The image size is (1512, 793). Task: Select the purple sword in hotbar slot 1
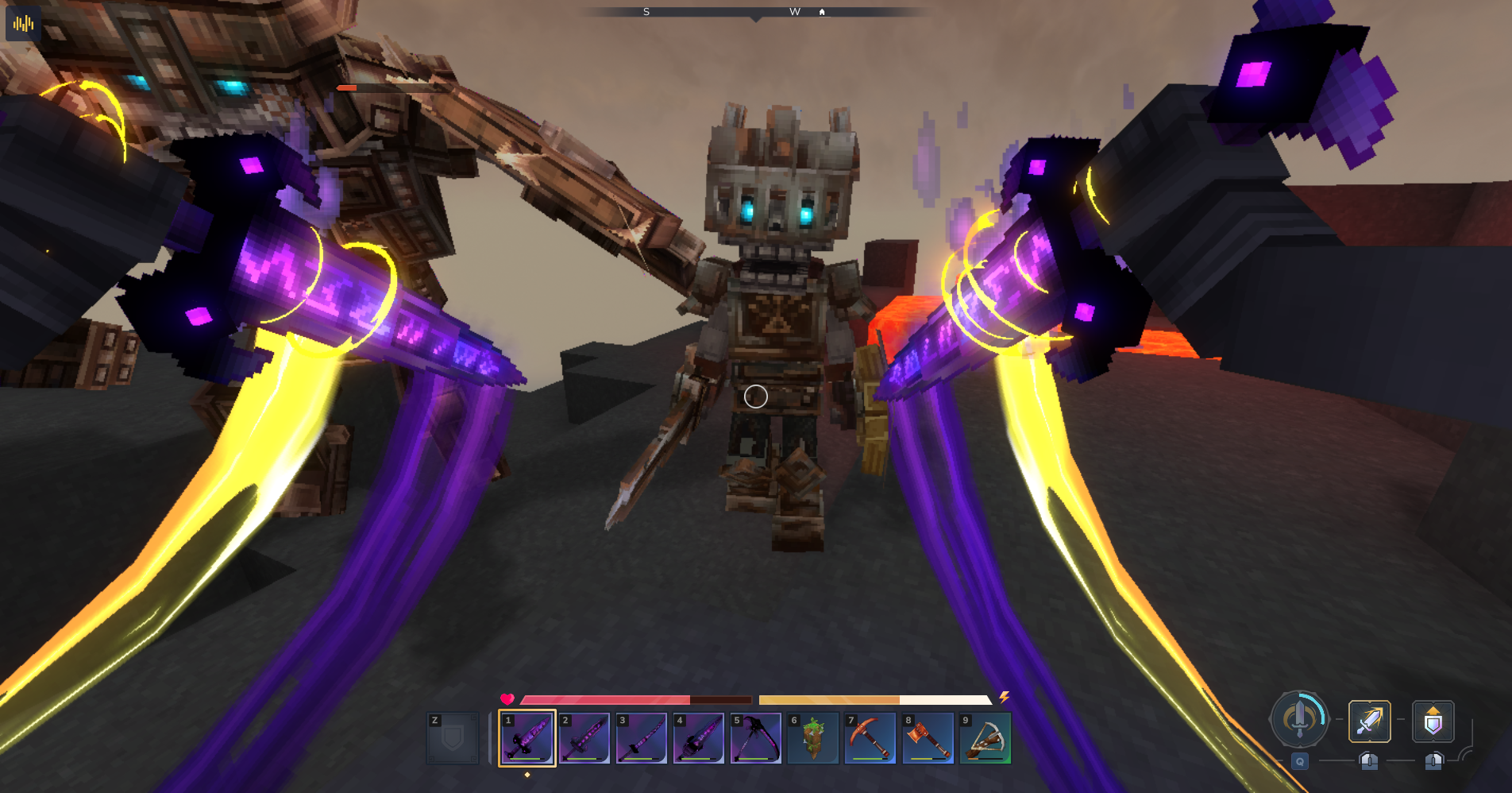pyautogui.click(x=527, y=738)
